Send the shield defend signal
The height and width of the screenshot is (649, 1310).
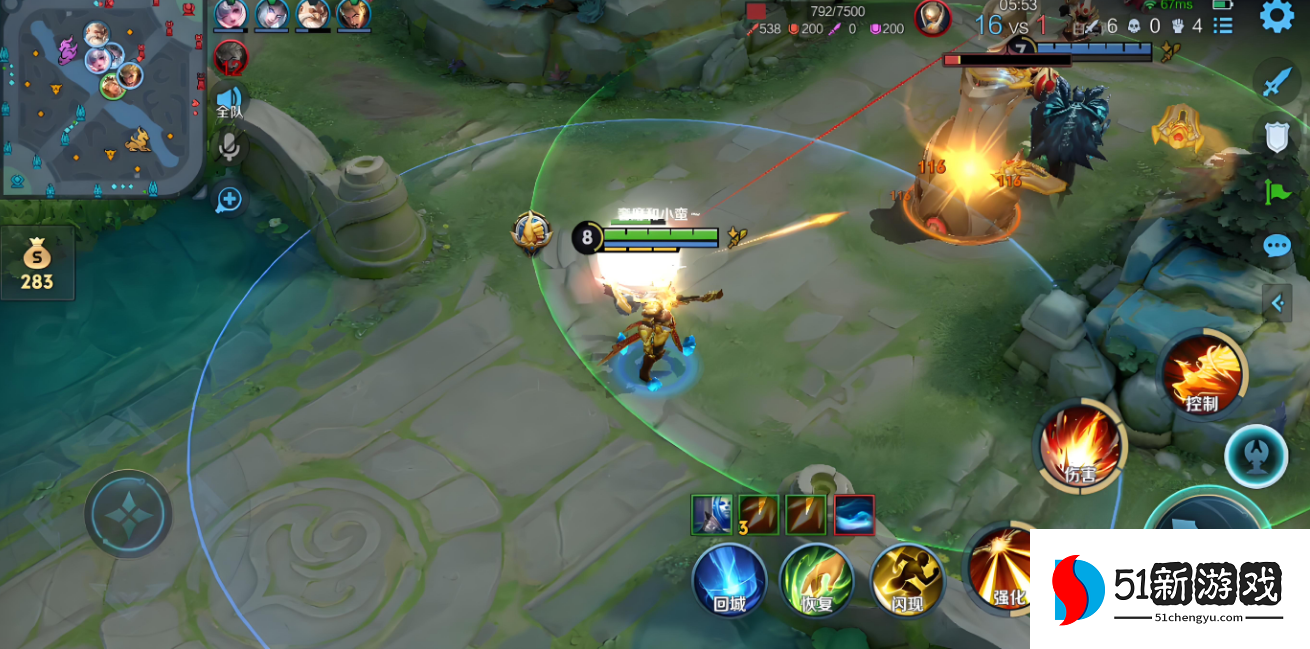1277,137
